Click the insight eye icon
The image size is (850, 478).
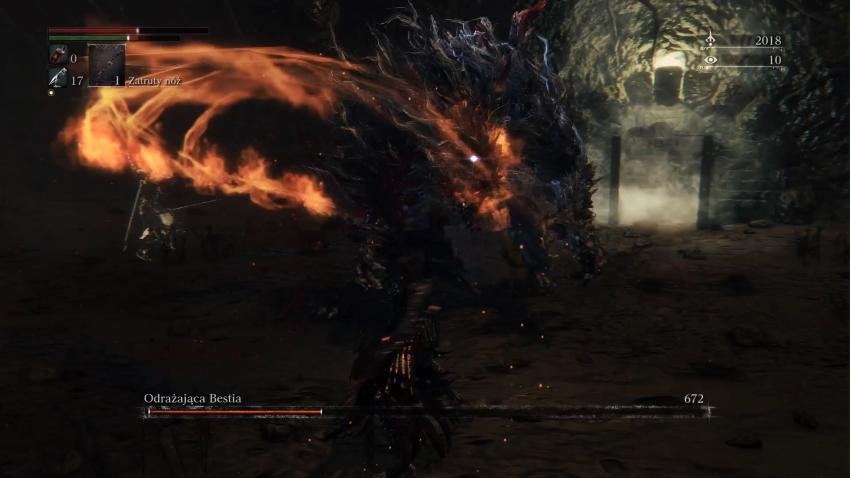[710, 60]
